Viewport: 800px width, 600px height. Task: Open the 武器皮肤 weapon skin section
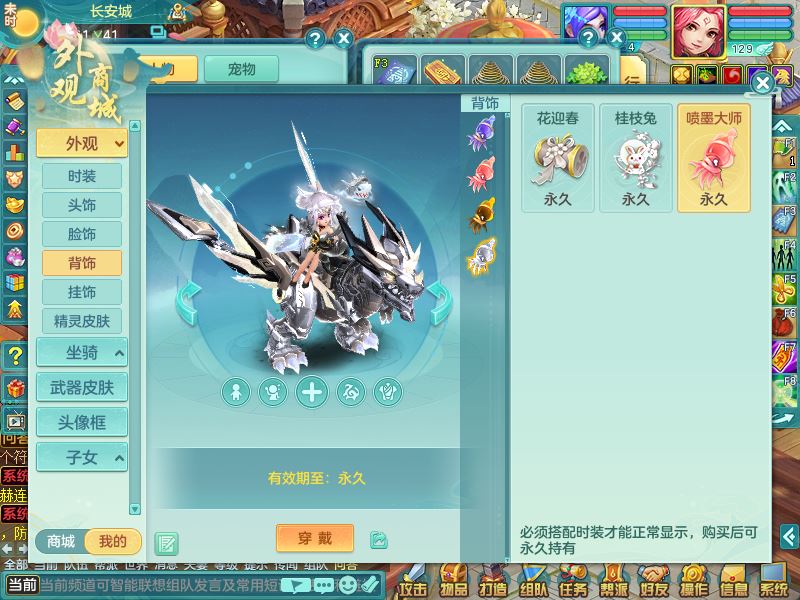coord(82,387)
